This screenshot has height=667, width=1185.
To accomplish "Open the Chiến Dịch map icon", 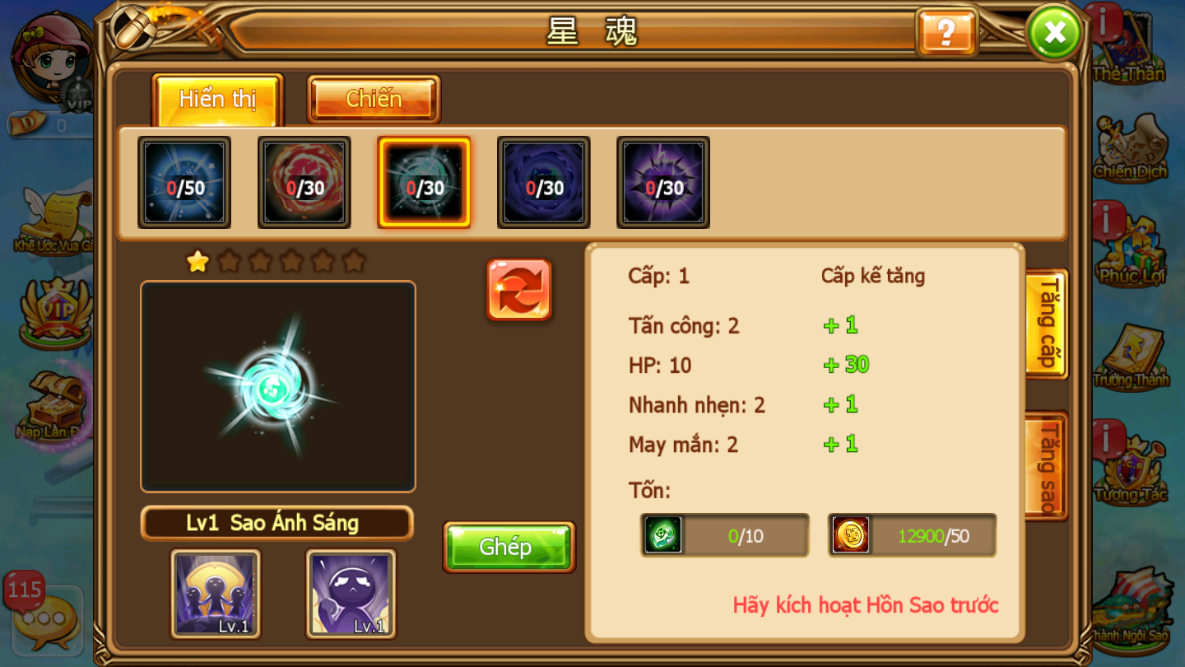I will point(1131,147).
